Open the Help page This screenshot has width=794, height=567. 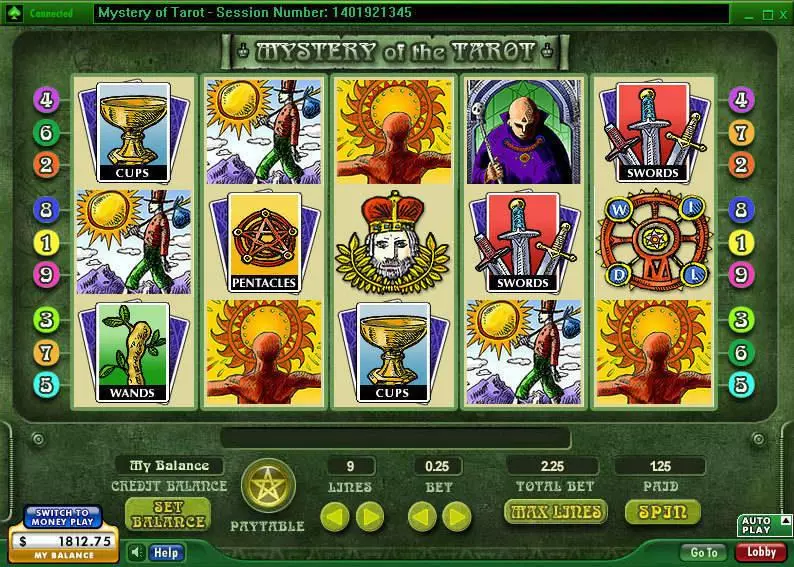(x=165, y=552)
